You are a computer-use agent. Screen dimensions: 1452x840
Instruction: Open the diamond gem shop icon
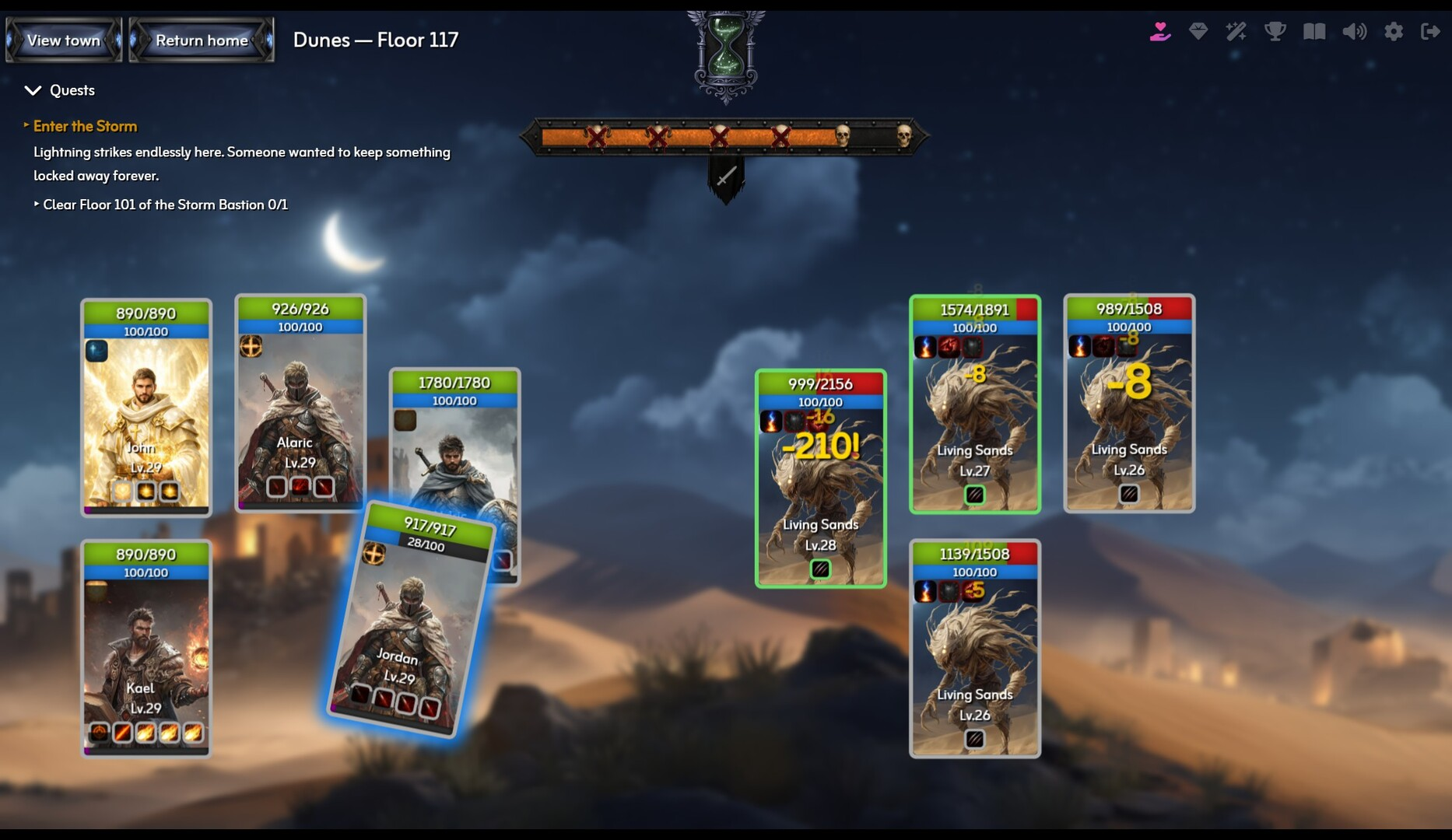click(x=1198, y=31)
